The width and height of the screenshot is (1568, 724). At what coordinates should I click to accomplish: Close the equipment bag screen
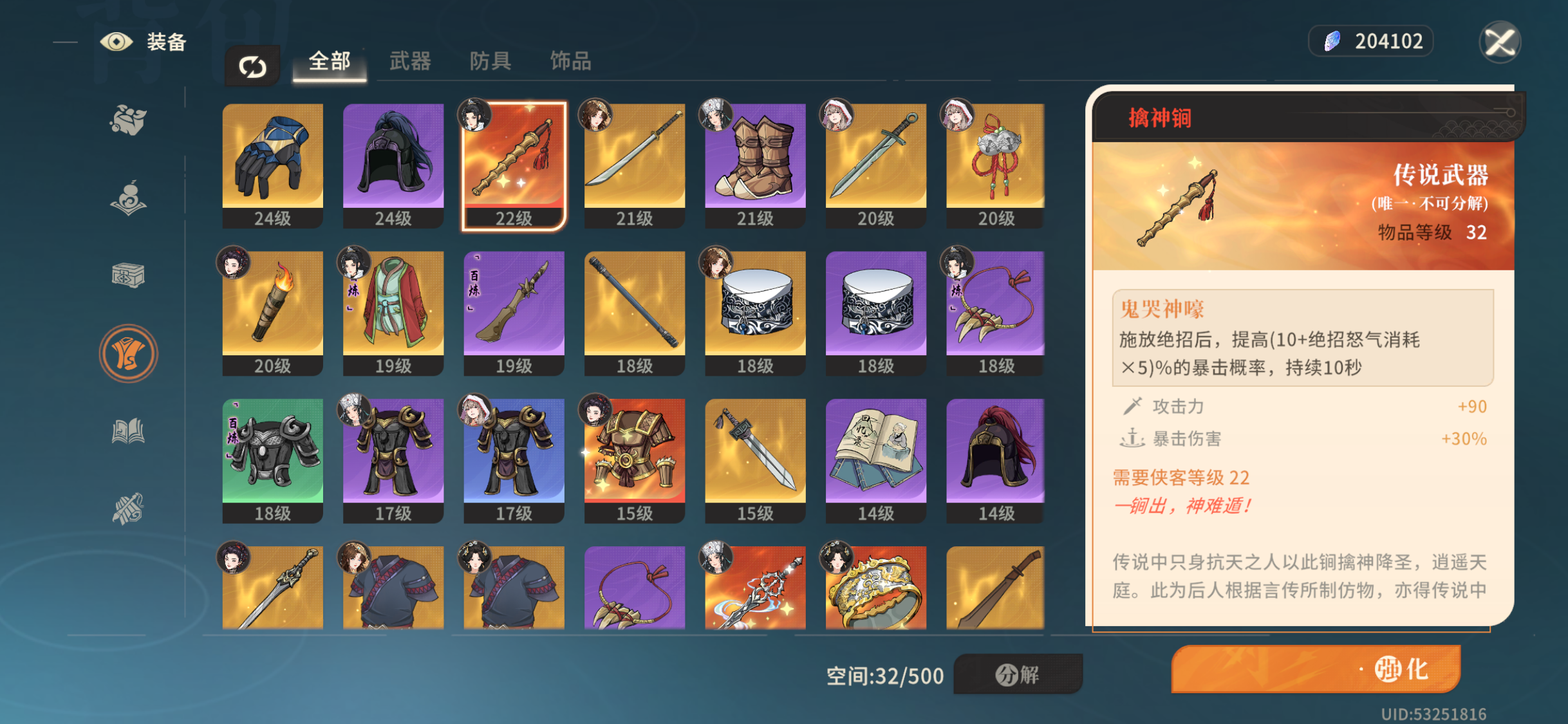point(1499,42)
